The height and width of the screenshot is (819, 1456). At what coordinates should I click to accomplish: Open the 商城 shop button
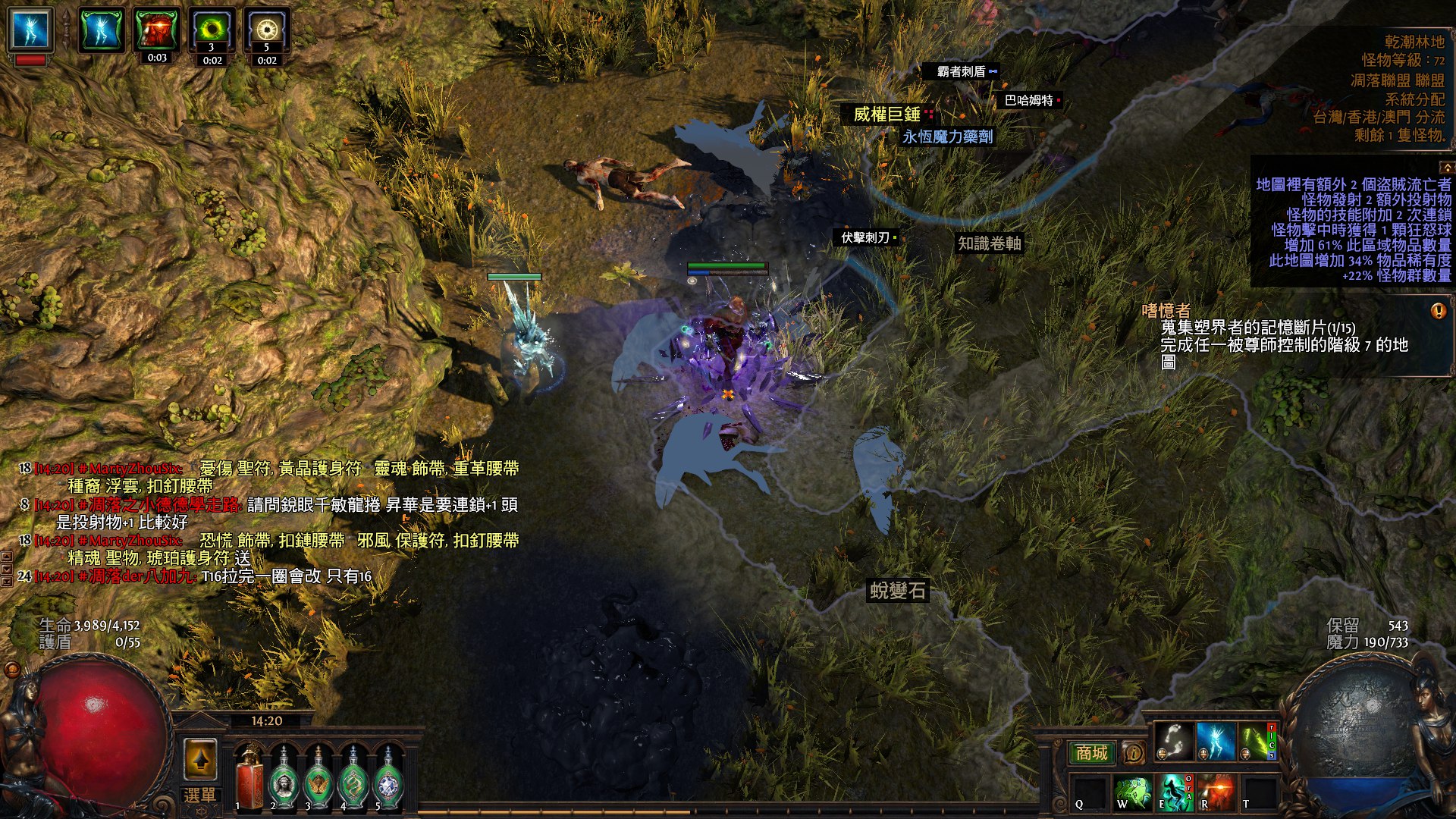click(x=1092, y=752)
